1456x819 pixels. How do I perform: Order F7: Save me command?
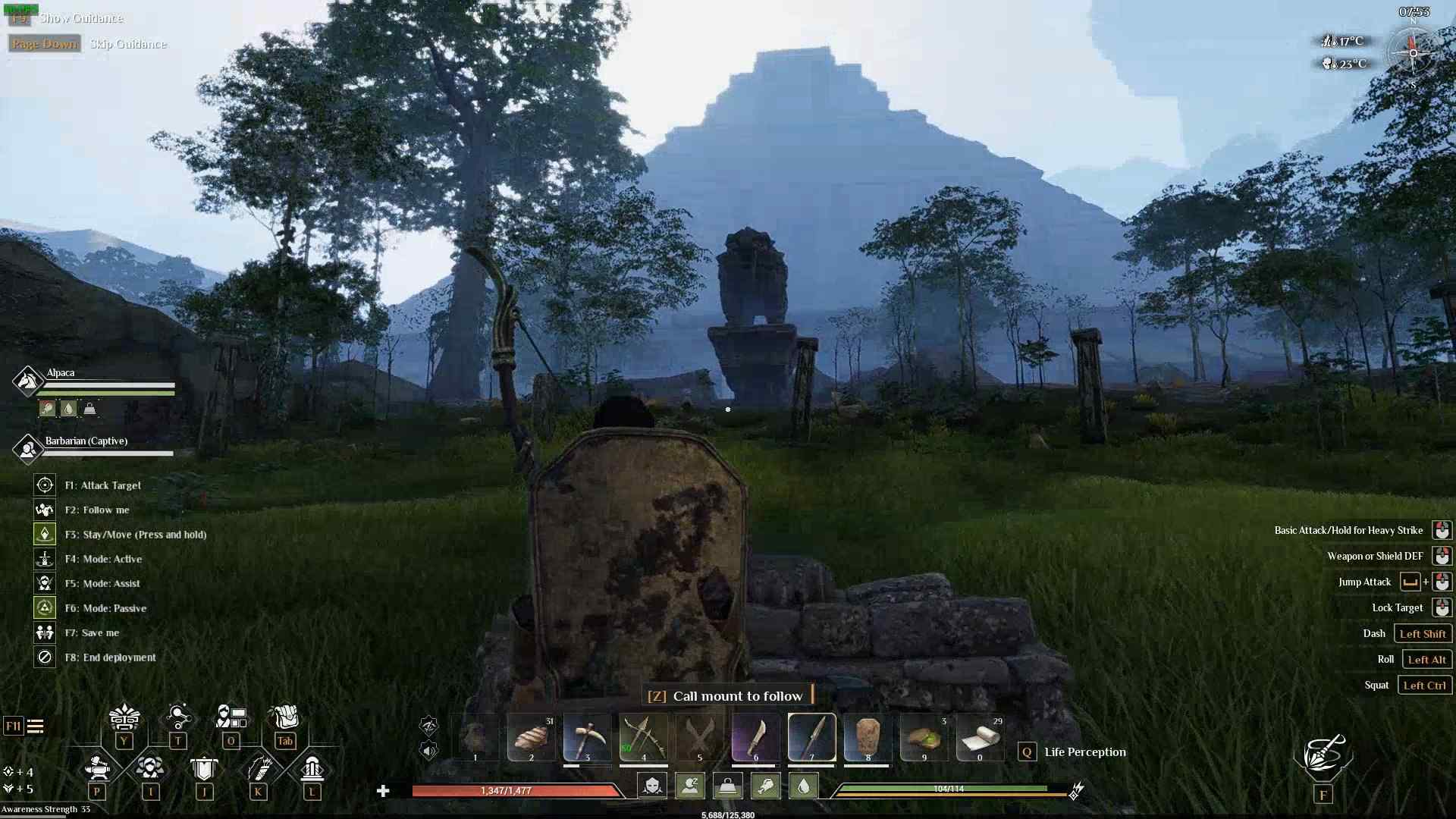(x=44, y=632)
